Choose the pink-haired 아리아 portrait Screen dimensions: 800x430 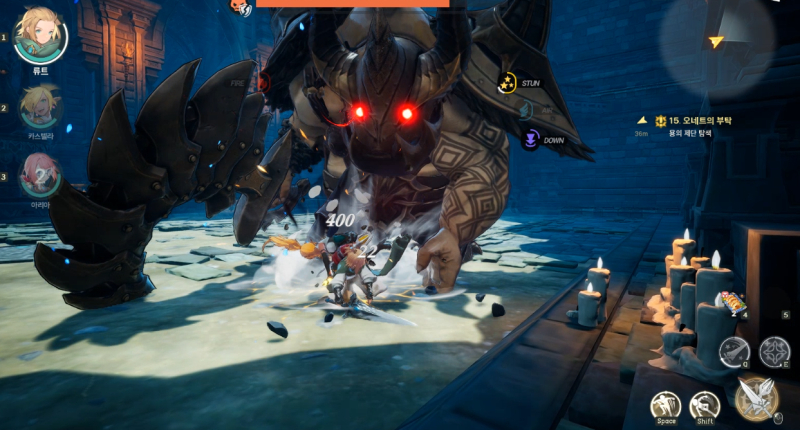click(40, 174)
